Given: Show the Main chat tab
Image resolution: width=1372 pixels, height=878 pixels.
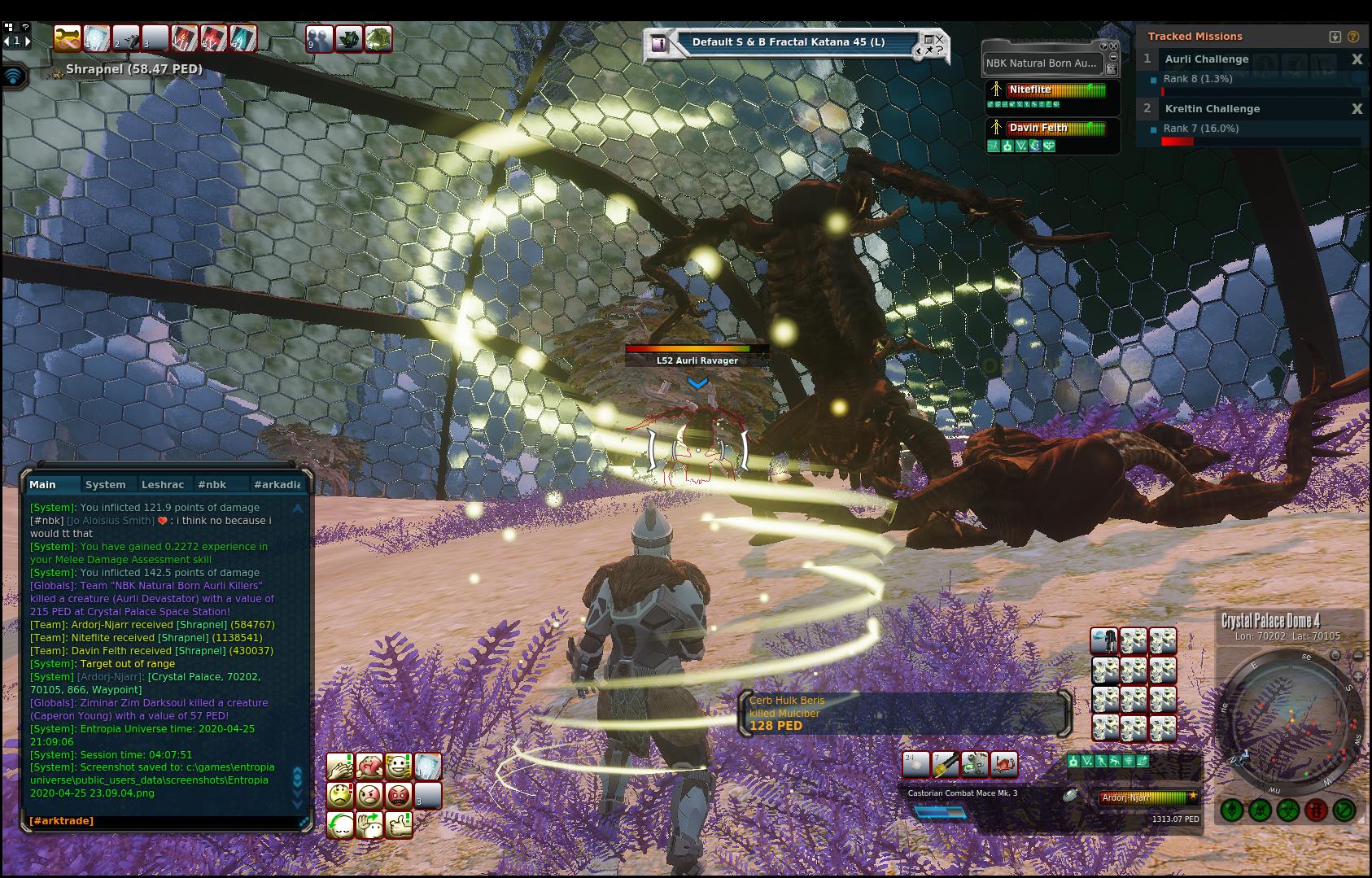Looking at the screenshot, I should [43, 484].
